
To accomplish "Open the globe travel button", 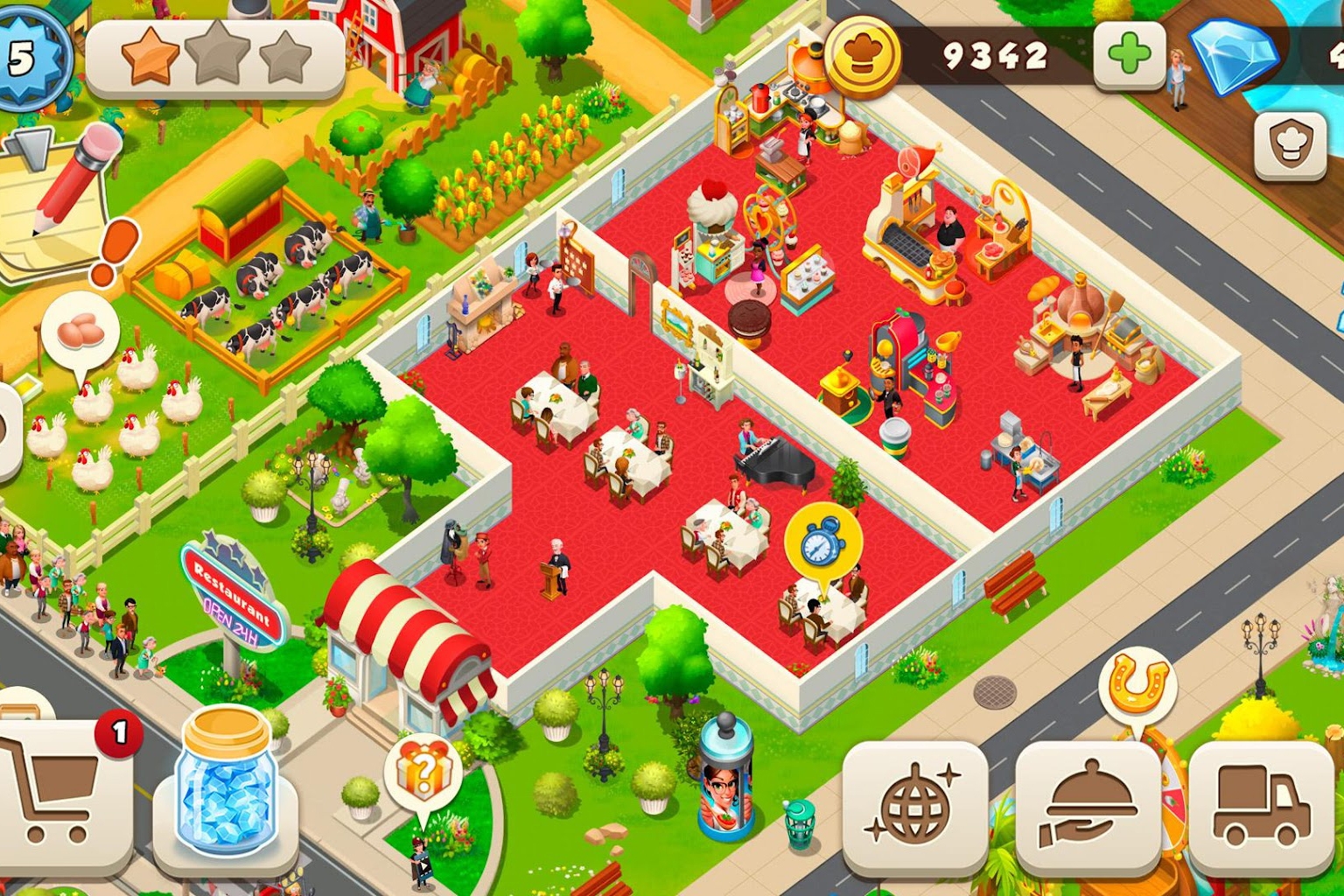I will (914, 807).
